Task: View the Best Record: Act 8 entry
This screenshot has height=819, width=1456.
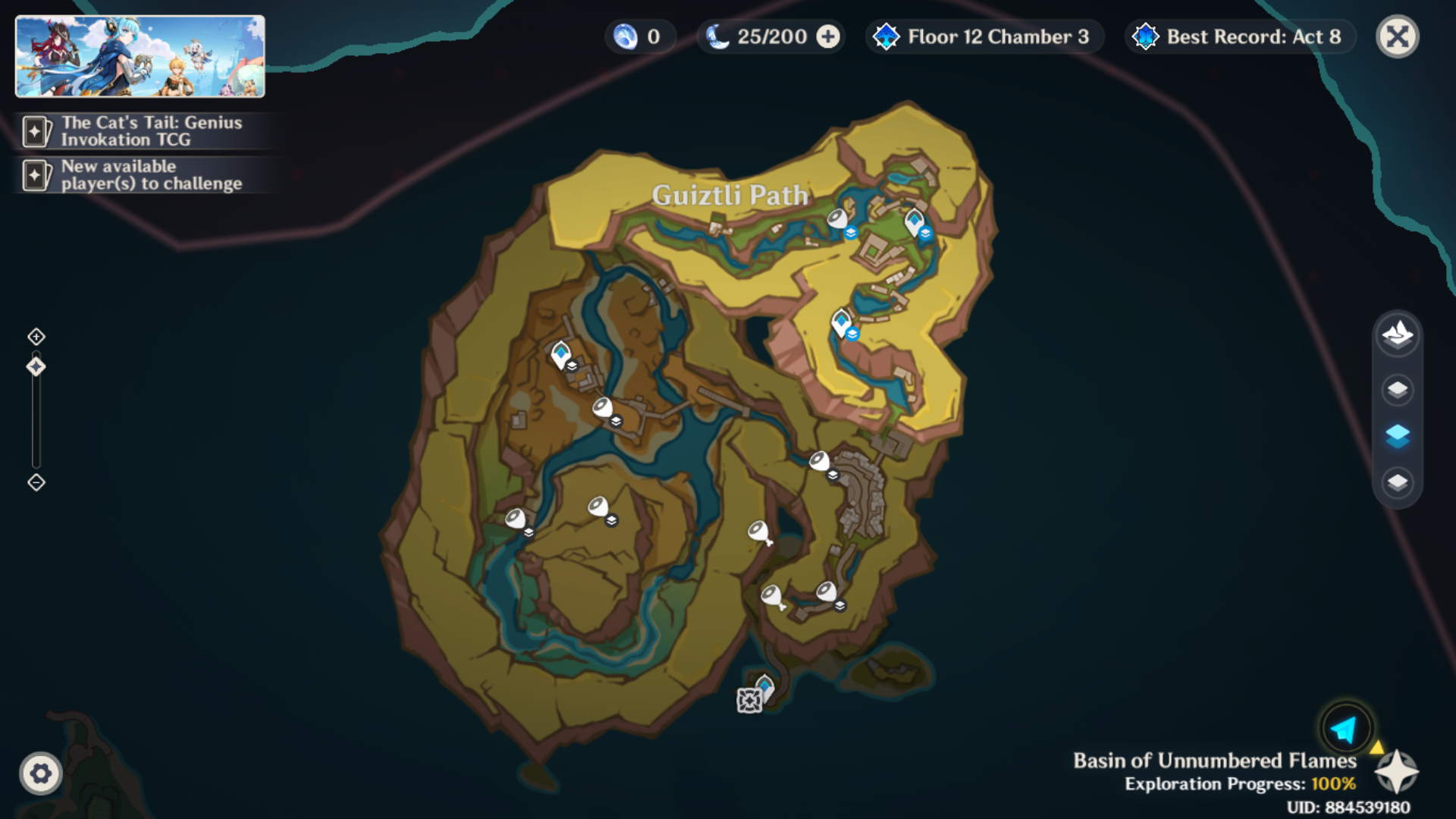Action: [x=1239, y=36]
